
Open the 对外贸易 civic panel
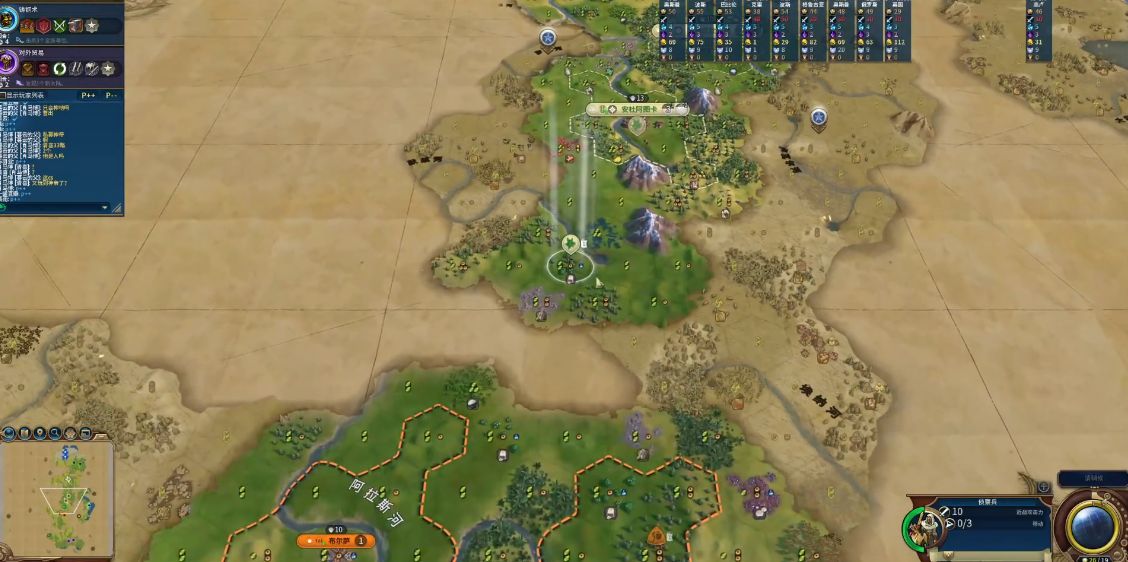tap(14, 66)
